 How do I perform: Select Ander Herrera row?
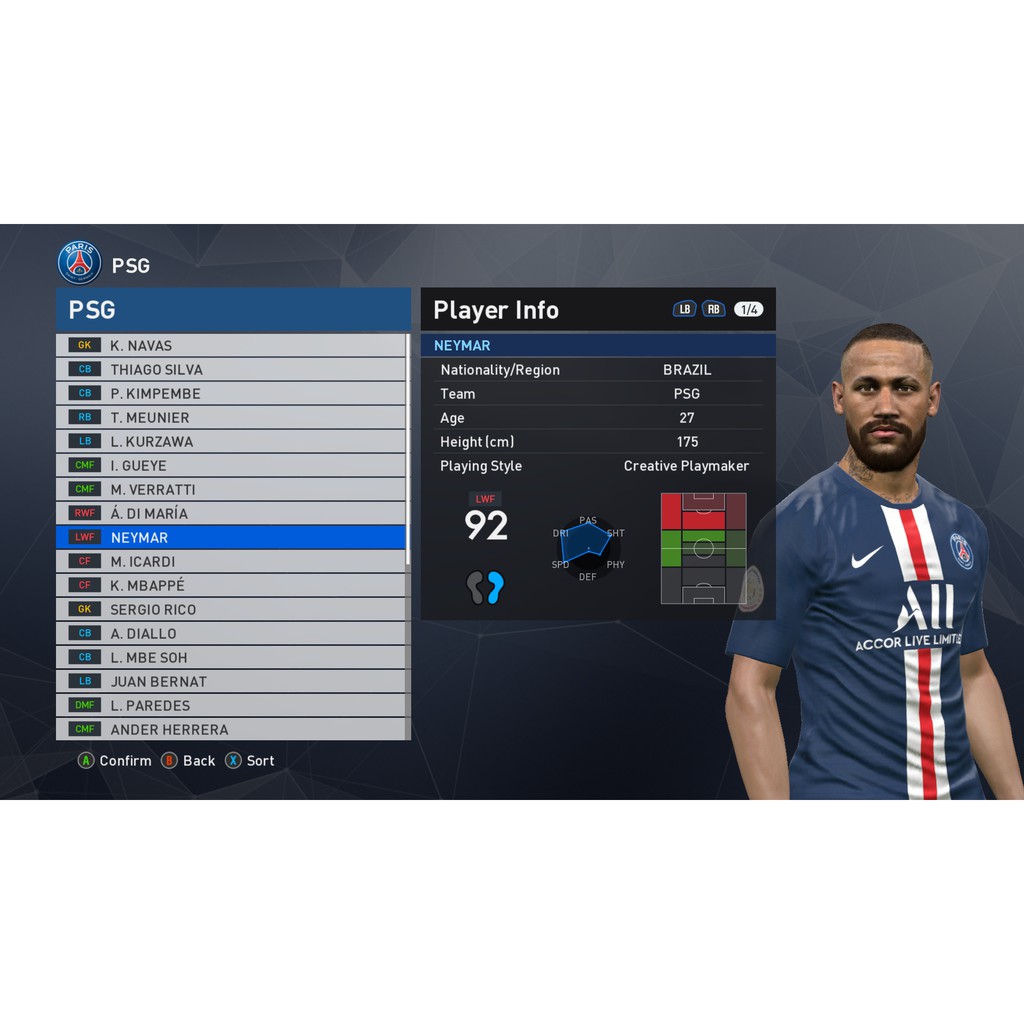pyautogui.click(x=231, y=729)
